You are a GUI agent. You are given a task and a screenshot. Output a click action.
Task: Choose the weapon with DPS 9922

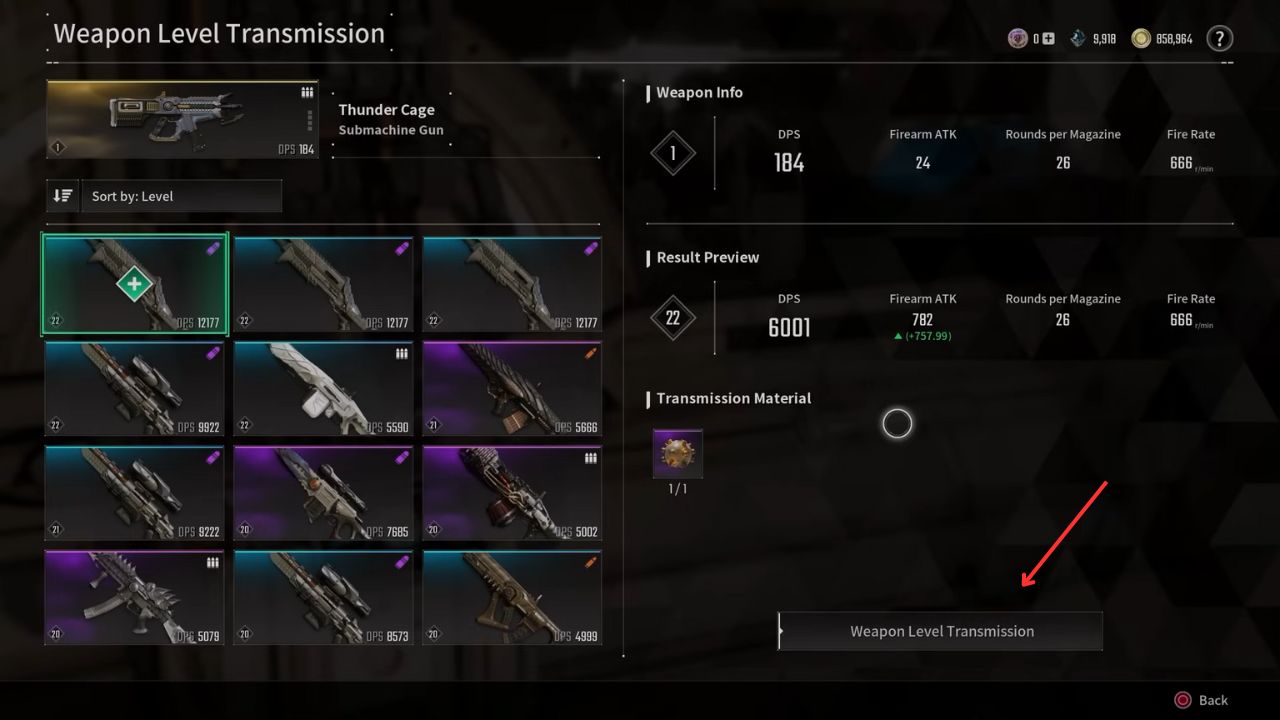[135, 388]
